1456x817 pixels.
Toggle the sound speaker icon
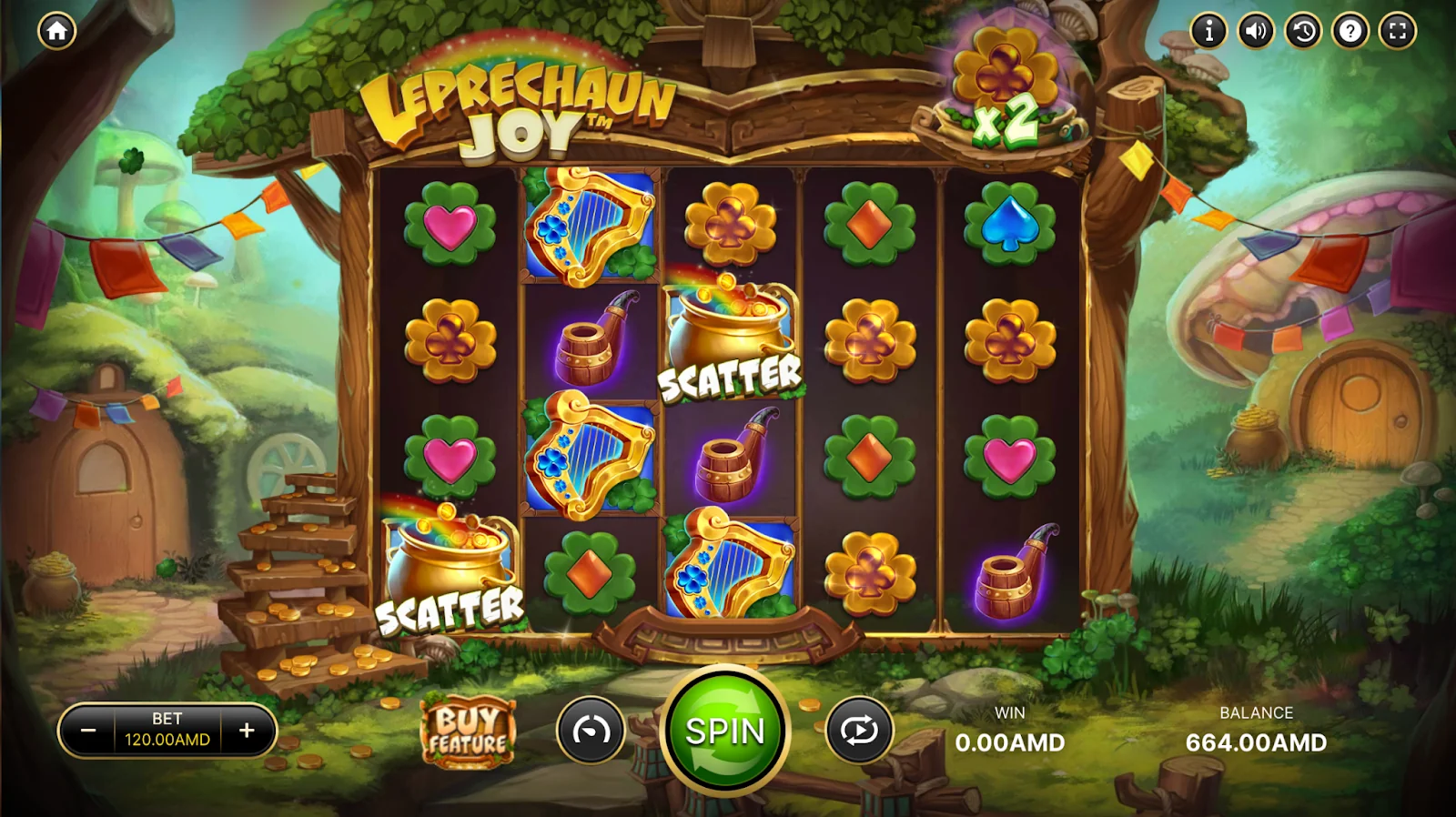coord(1256,31)
